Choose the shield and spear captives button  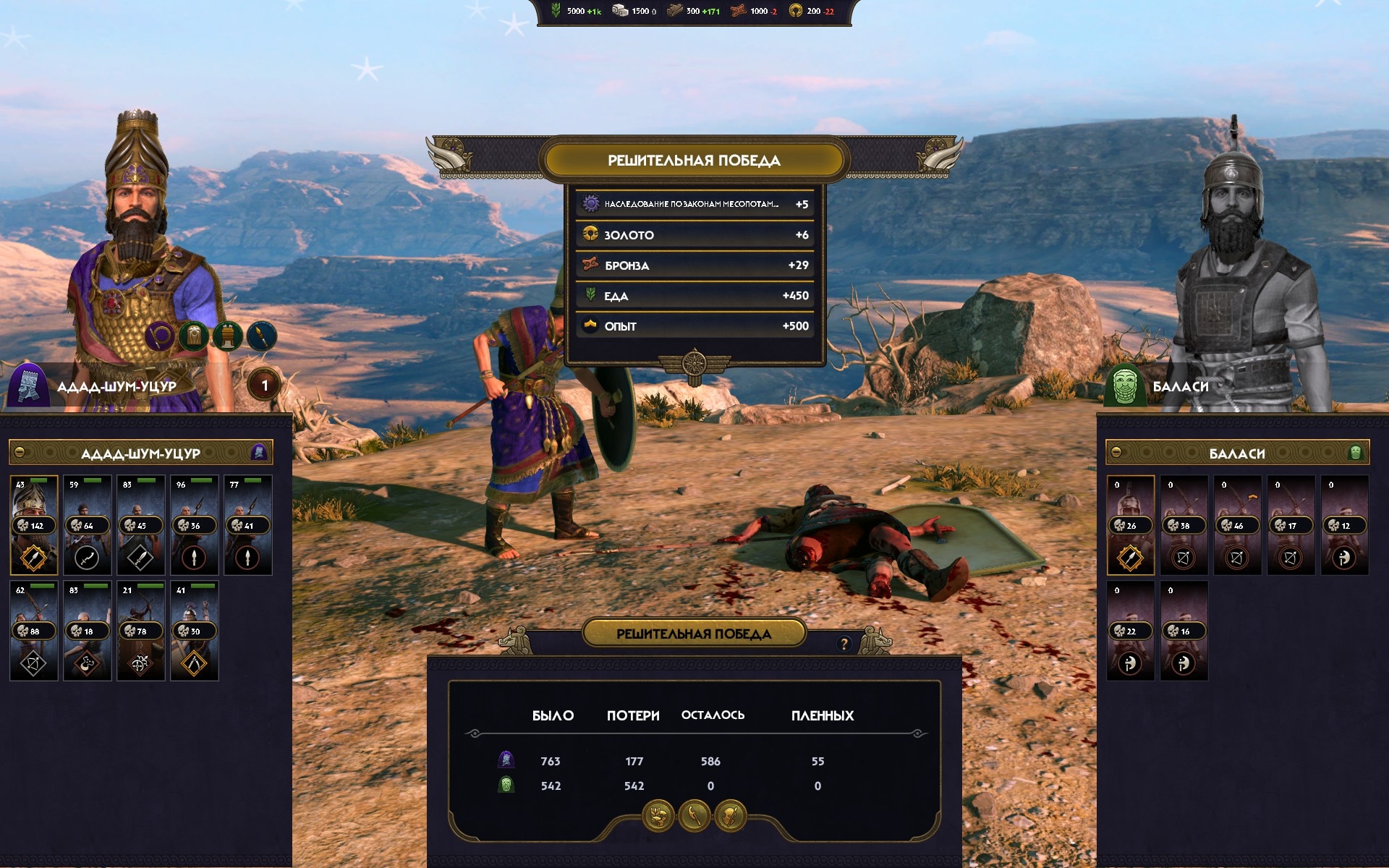click(x=731, y=817)
